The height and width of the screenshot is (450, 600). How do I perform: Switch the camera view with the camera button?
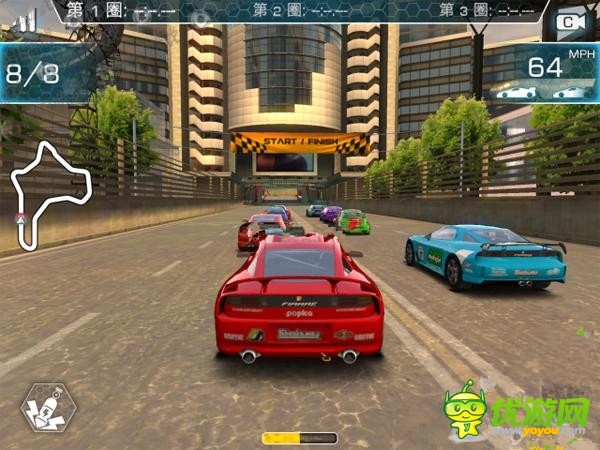(569, 21)
